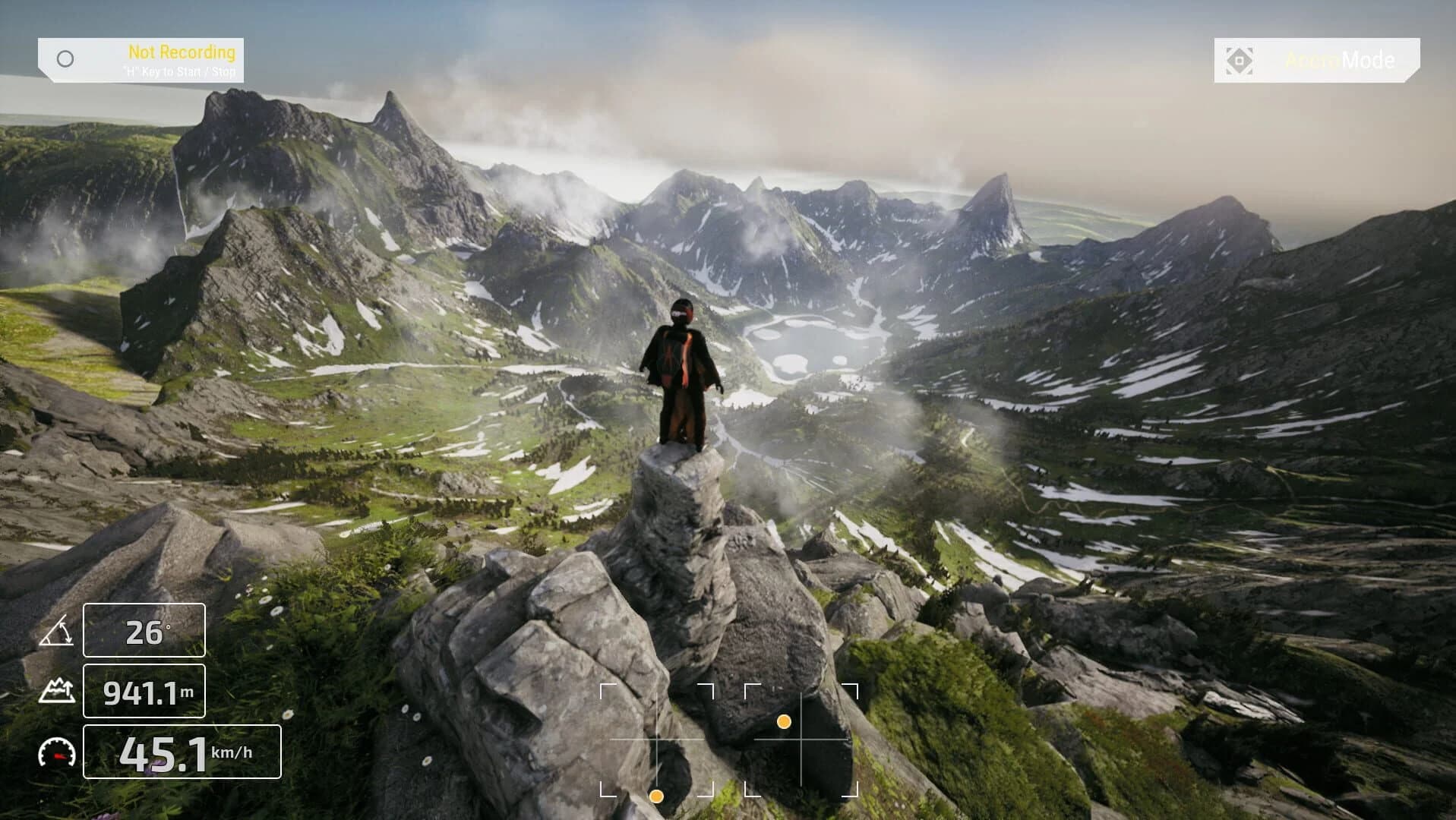Click the orange dot inside the right target bracket

(784, 721)
